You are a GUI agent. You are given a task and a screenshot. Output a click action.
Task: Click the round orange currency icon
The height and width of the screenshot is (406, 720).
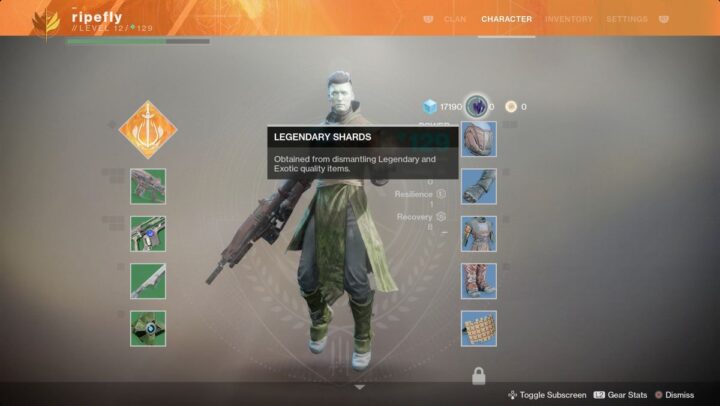point(510,106)
